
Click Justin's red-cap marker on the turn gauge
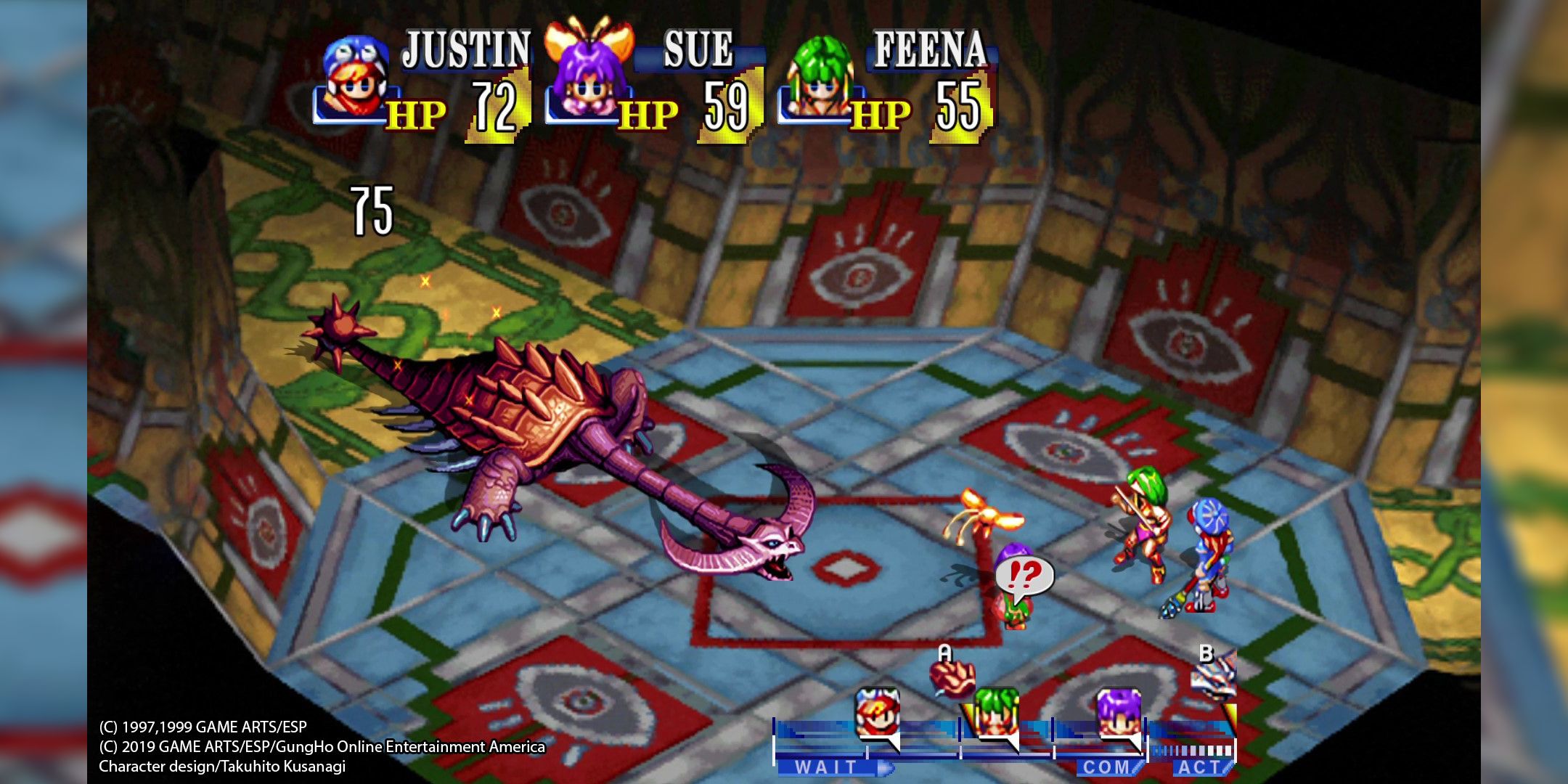click(878, 714)
